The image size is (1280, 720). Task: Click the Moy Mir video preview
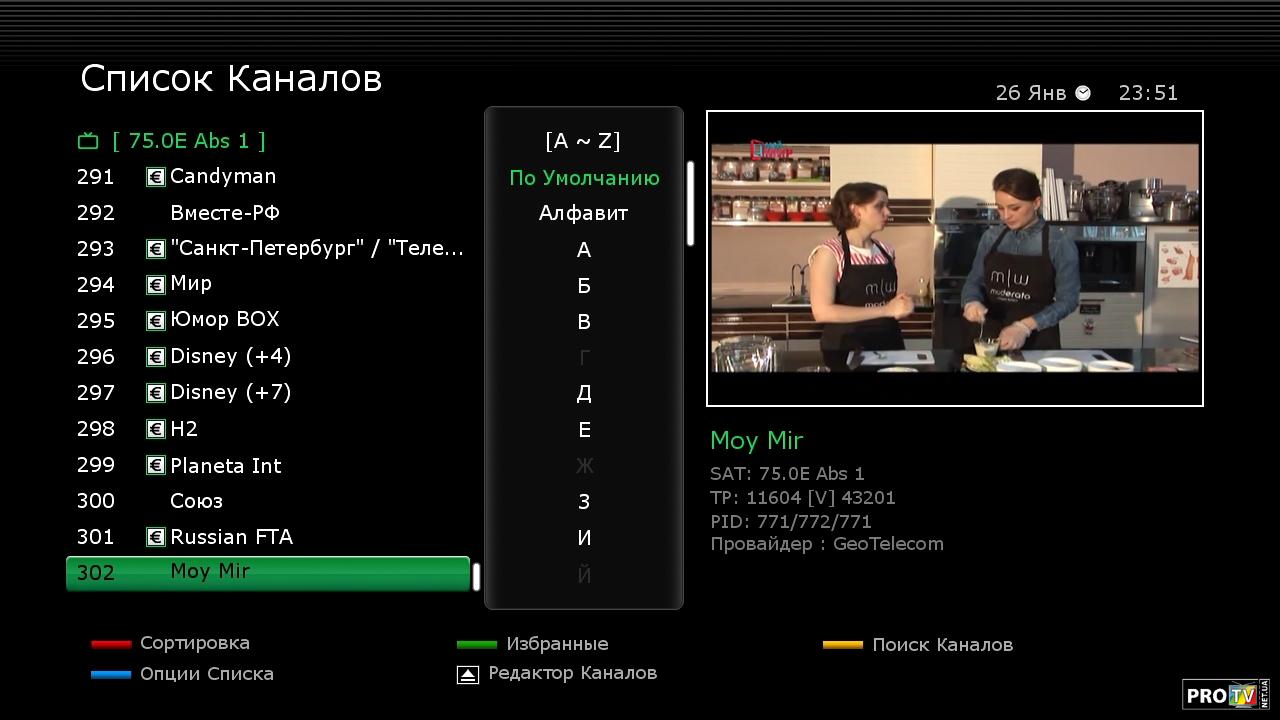point(955,258)
